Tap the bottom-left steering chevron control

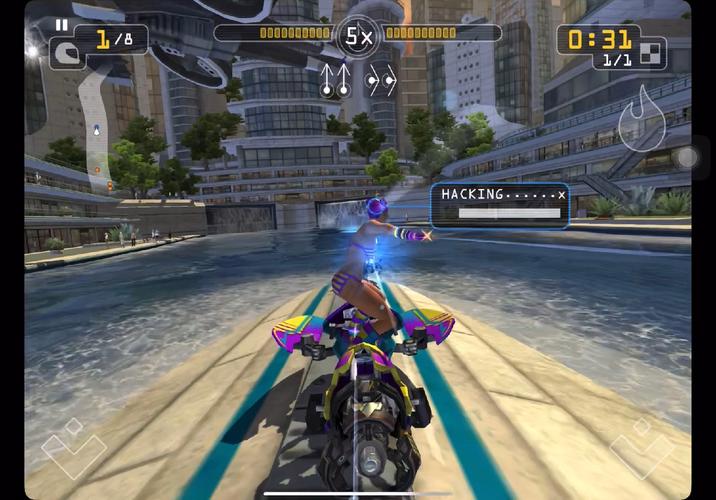click(x=73, y=448)
